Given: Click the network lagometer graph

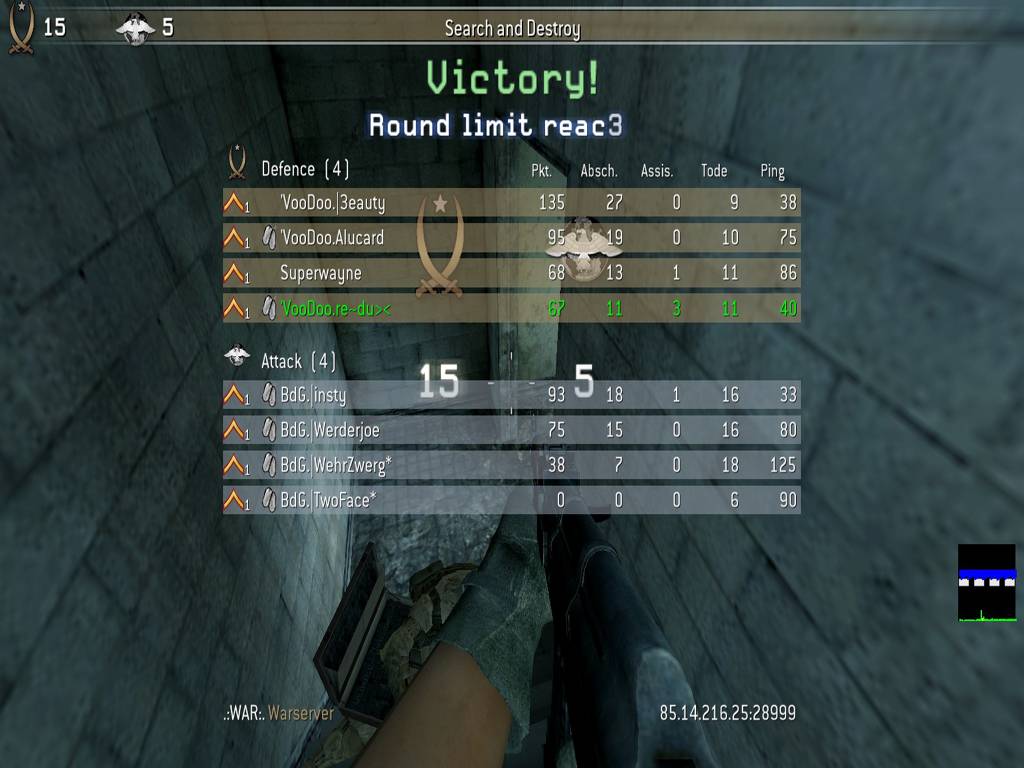Looking at the screenshot, I should coord(986,583).
